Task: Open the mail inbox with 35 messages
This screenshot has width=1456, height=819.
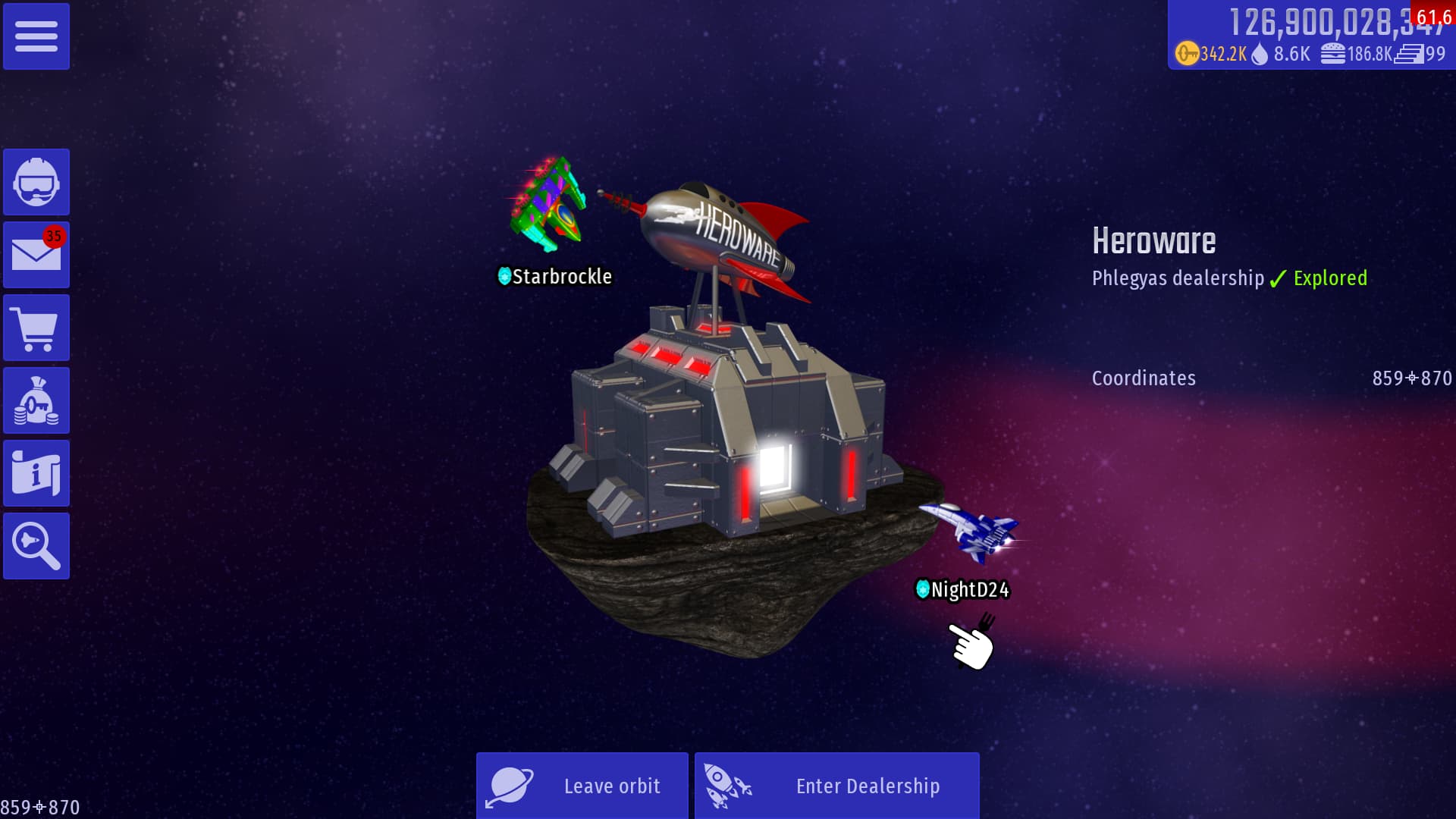Action: [x=36, y=255]
